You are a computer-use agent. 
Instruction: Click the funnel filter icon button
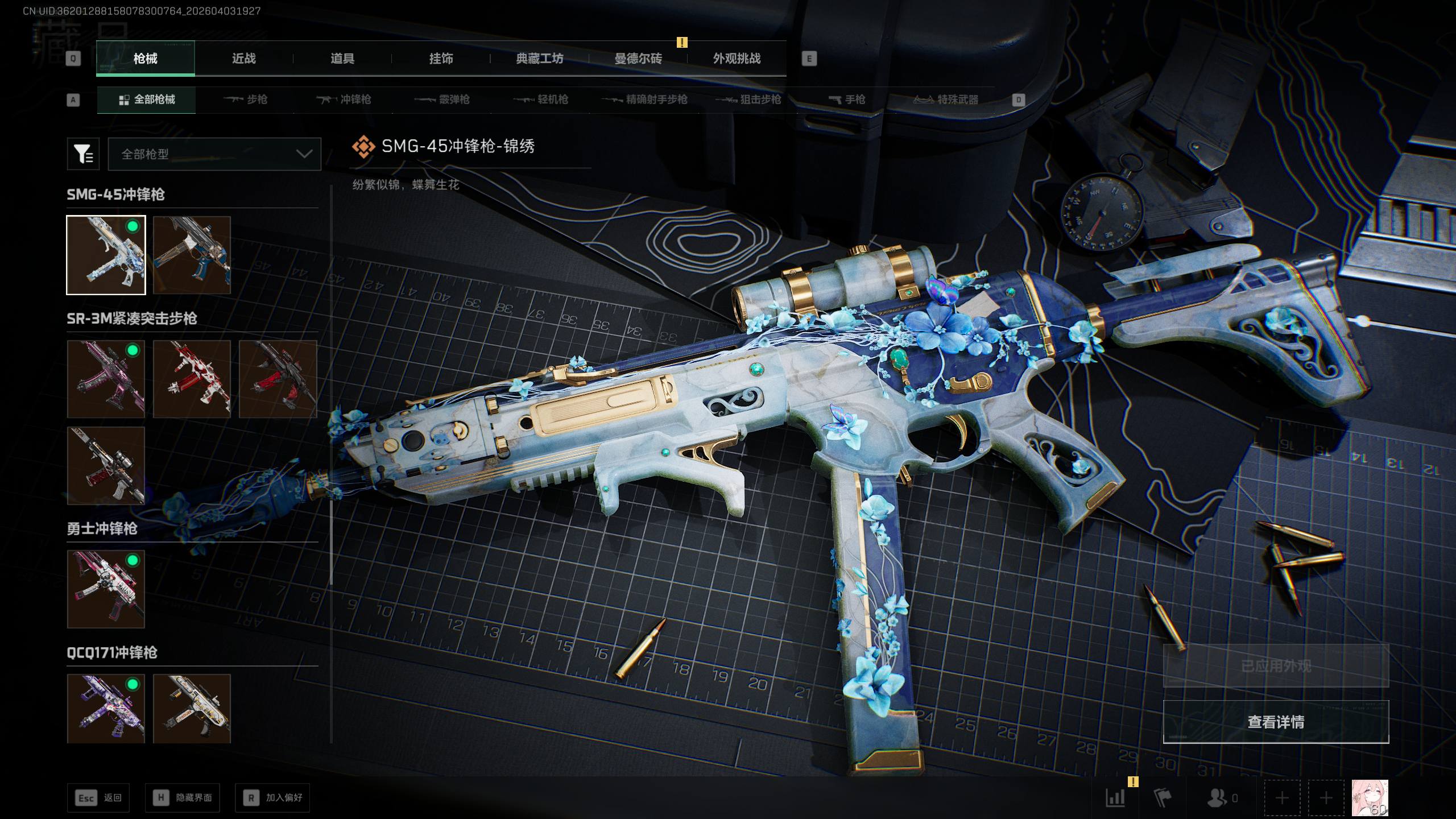(83, 154)
